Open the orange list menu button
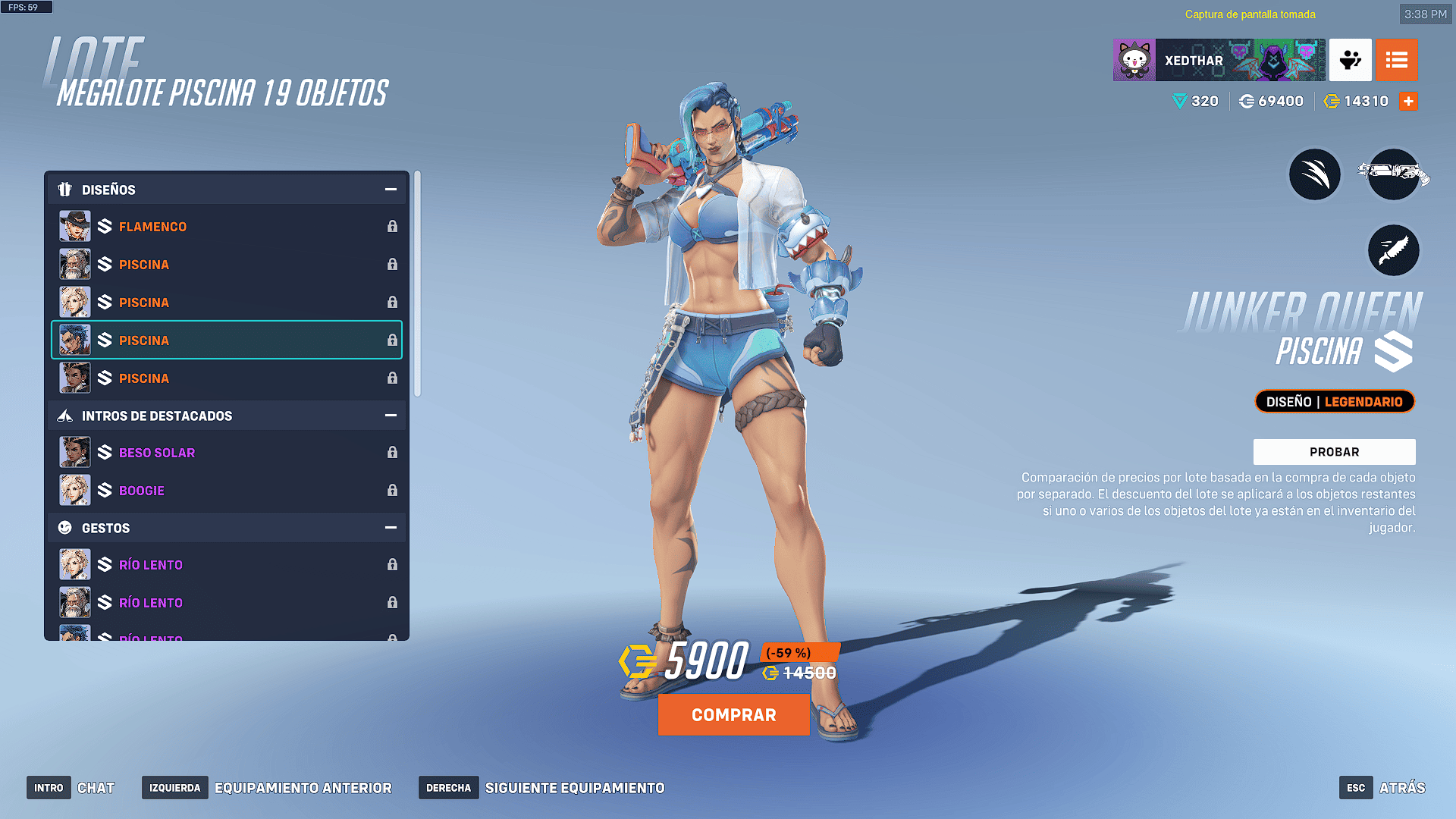Screen dimensions: 1456x819 click(x=1396, y=61)
